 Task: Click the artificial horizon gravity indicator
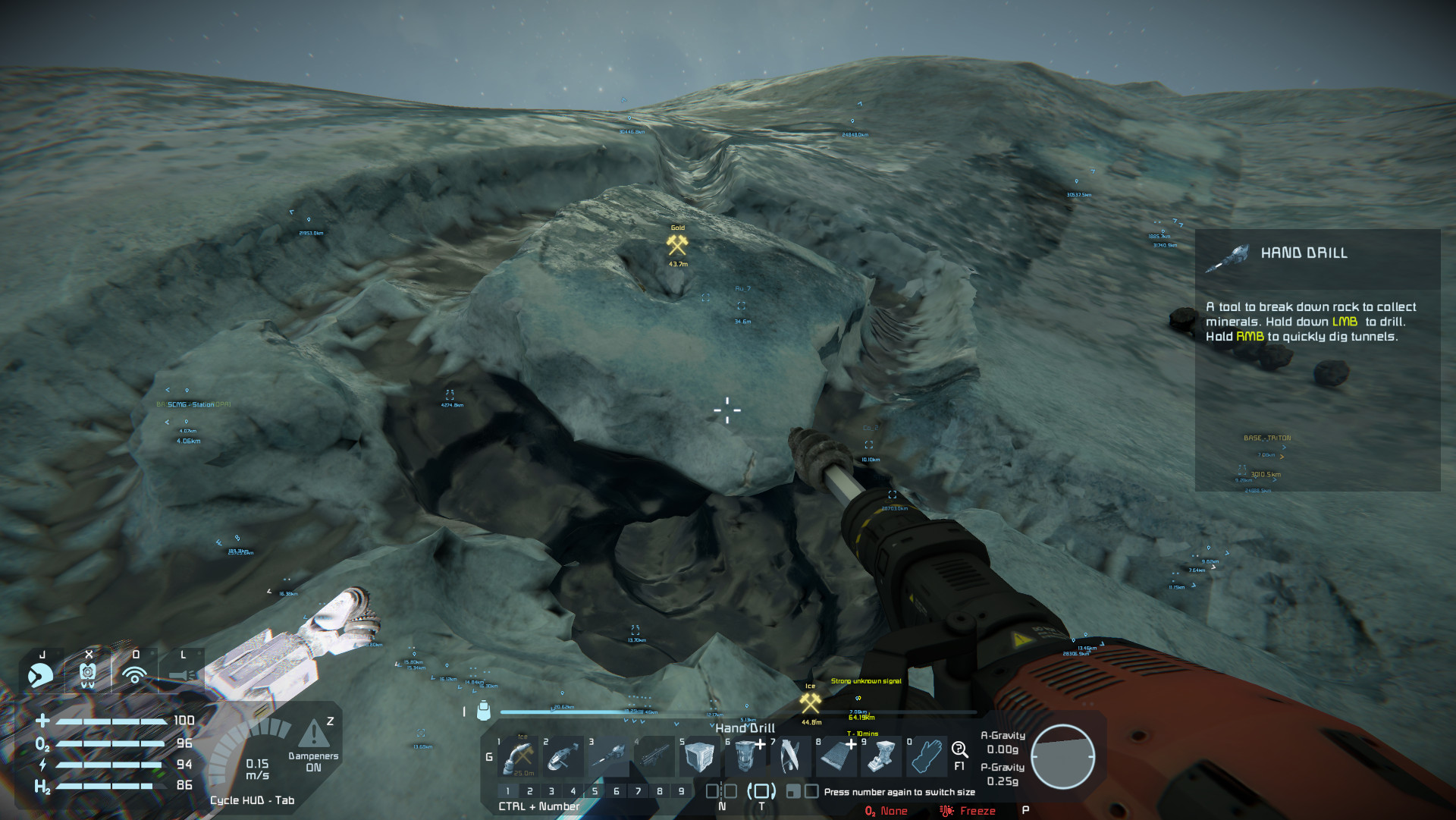click(x=1062, y=756)
